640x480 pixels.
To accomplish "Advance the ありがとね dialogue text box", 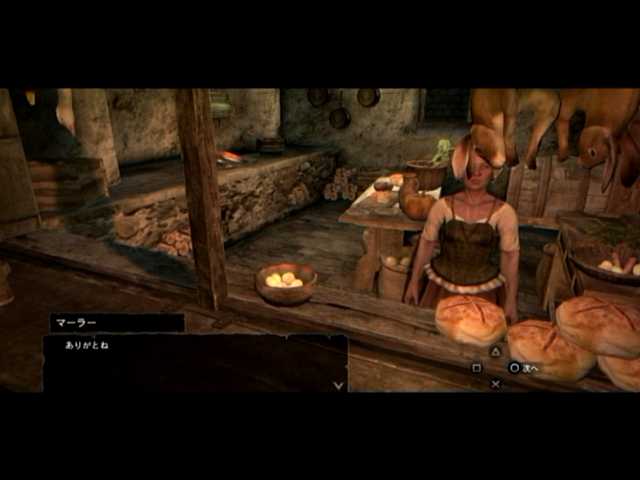I will point(195,362).
